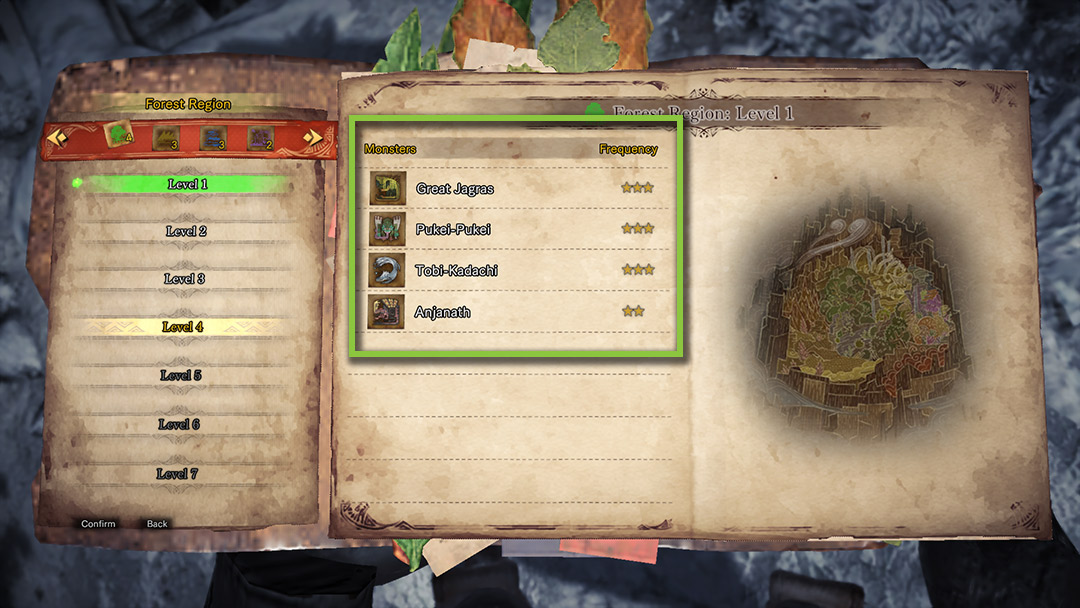Cycle regions with the left arrow
Image resolution: width=1080 pixels, height=608 pixels.
tap(56, 138)
